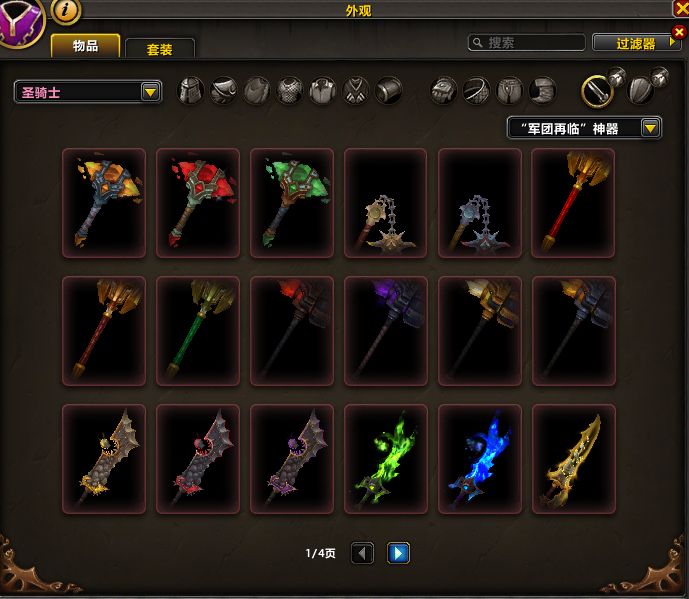Pick the red-gemmed hammer appearance

click(198, 203)
